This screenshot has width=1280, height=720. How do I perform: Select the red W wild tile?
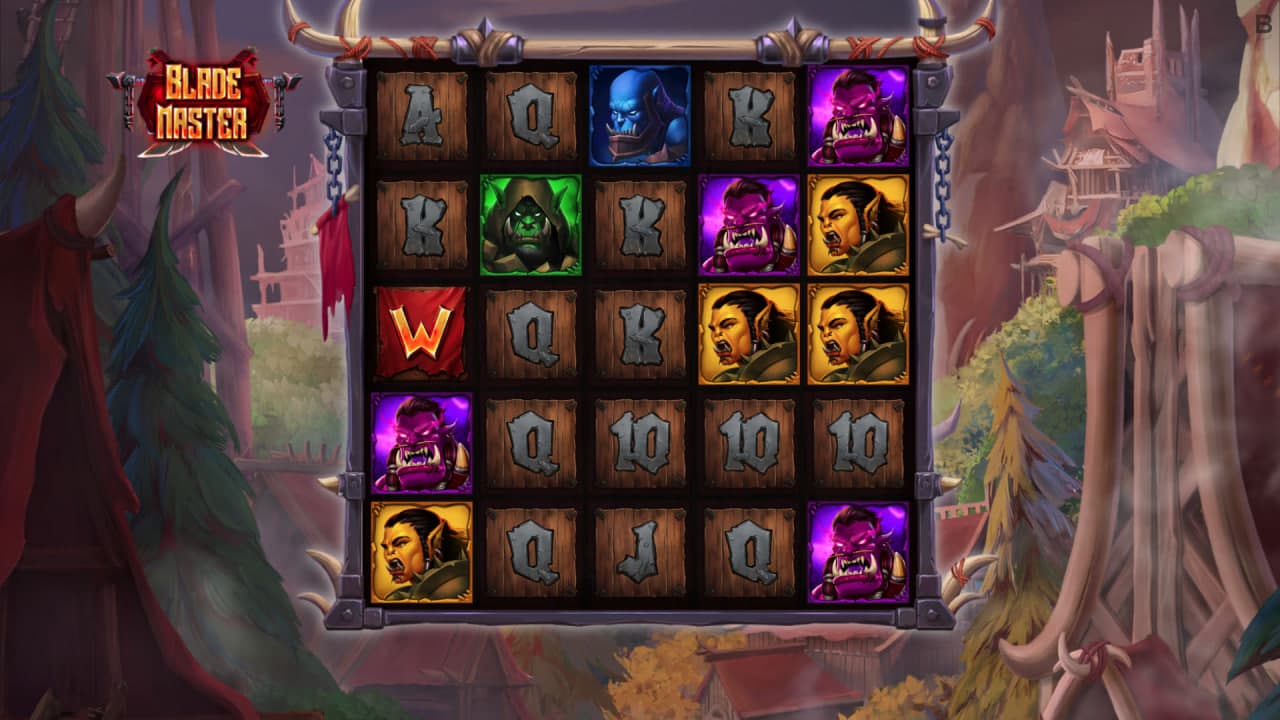(x=421, y=334)
